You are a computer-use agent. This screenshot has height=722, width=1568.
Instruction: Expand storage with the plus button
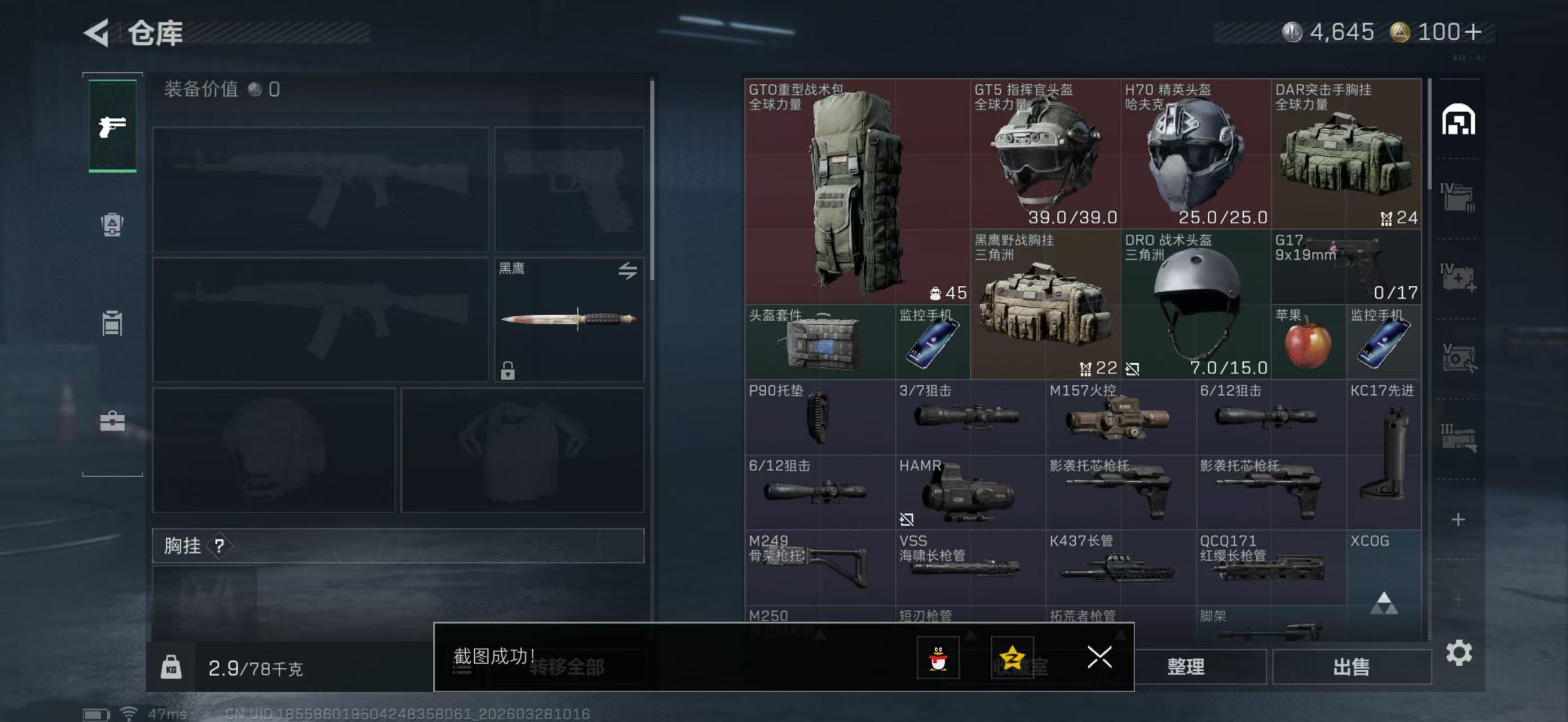[1460, 520]
